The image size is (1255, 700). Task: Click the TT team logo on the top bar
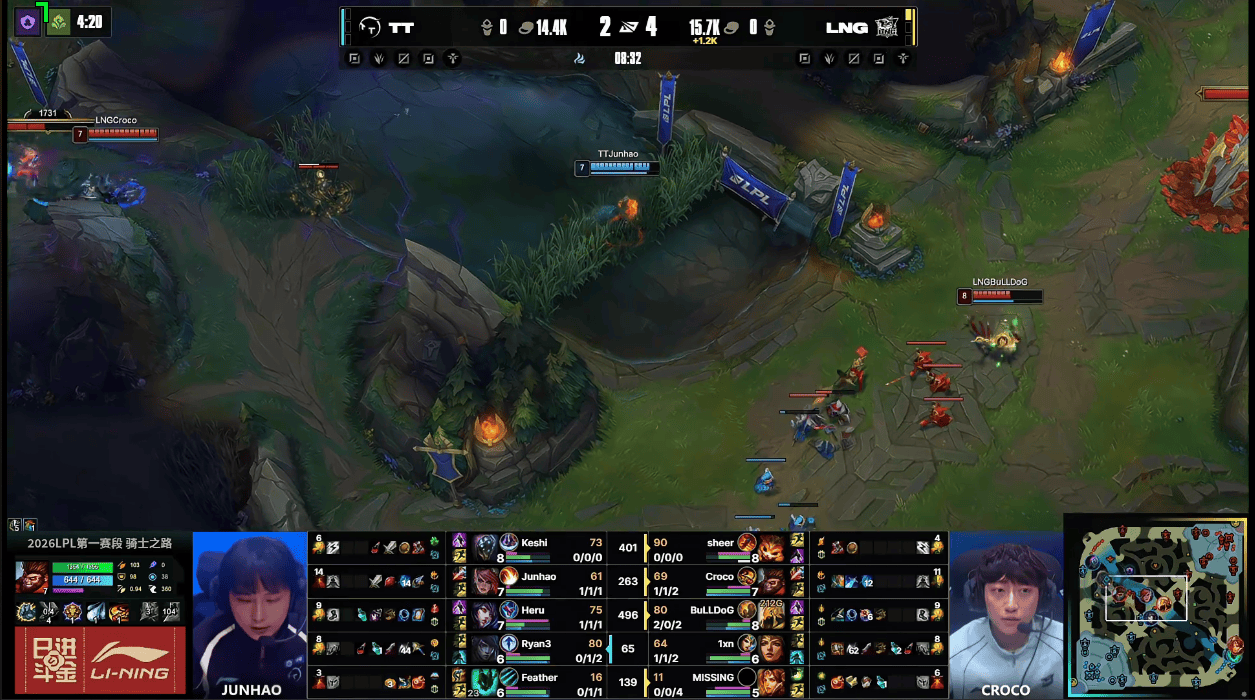click(372, 27)
